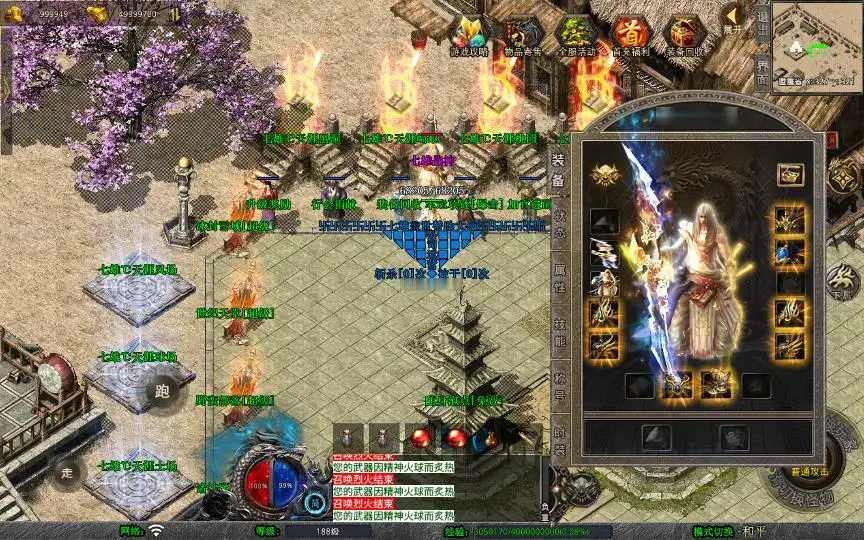Image resolution: width=864 pixels, height=540 pixels.
Task: Open the 物品寄售 consignment icon
Action: [x=524, y=36]
